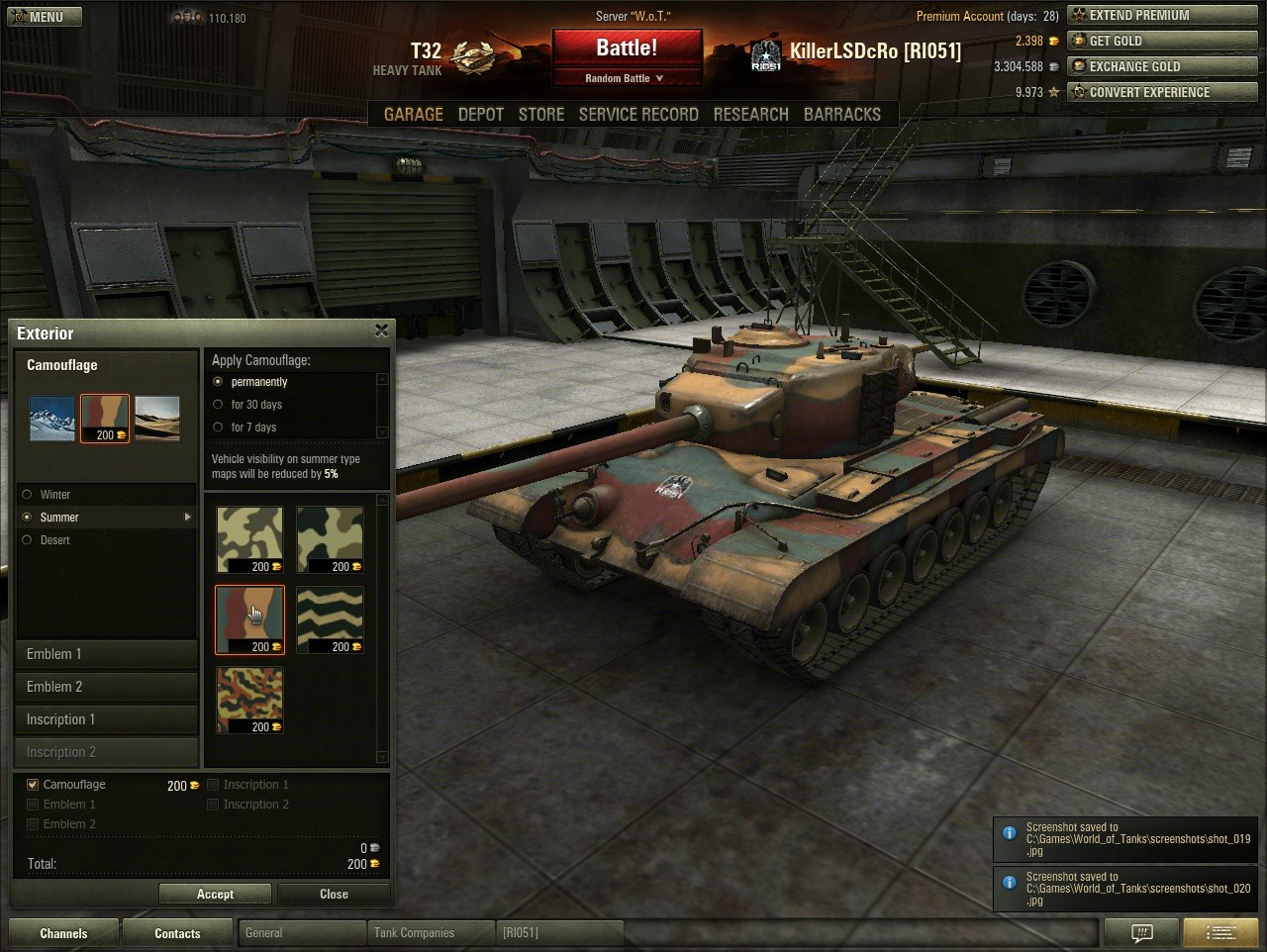Go to the RESEARCH tab

click(x=750, y=115)
